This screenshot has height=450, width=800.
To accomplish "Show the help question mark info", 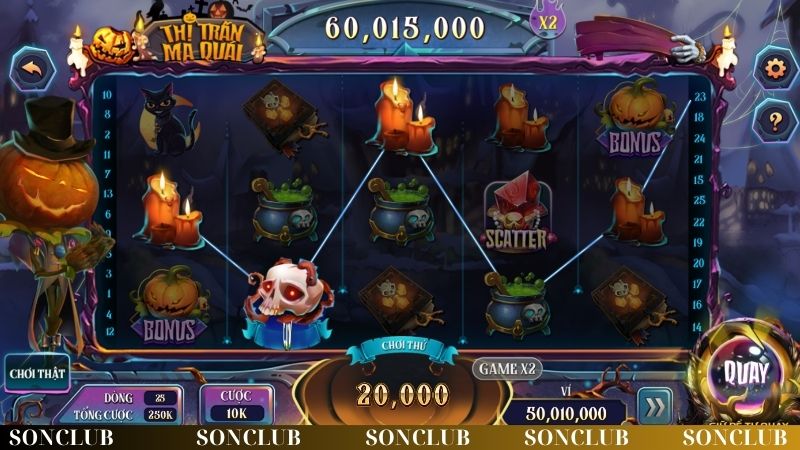I will click(x=773, y=120).
